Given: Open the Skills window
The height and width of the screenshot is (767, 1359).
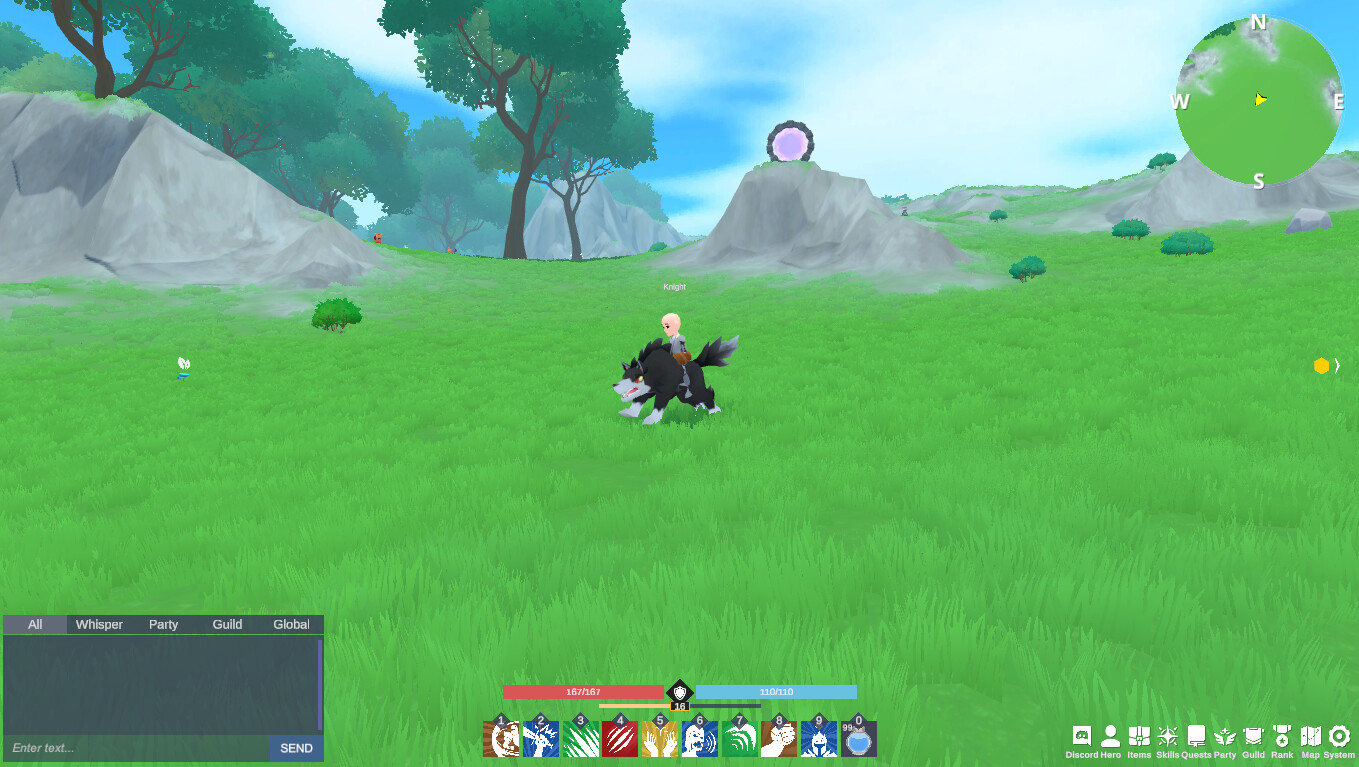Looking at the screenshot, I should click(1167, 735).
